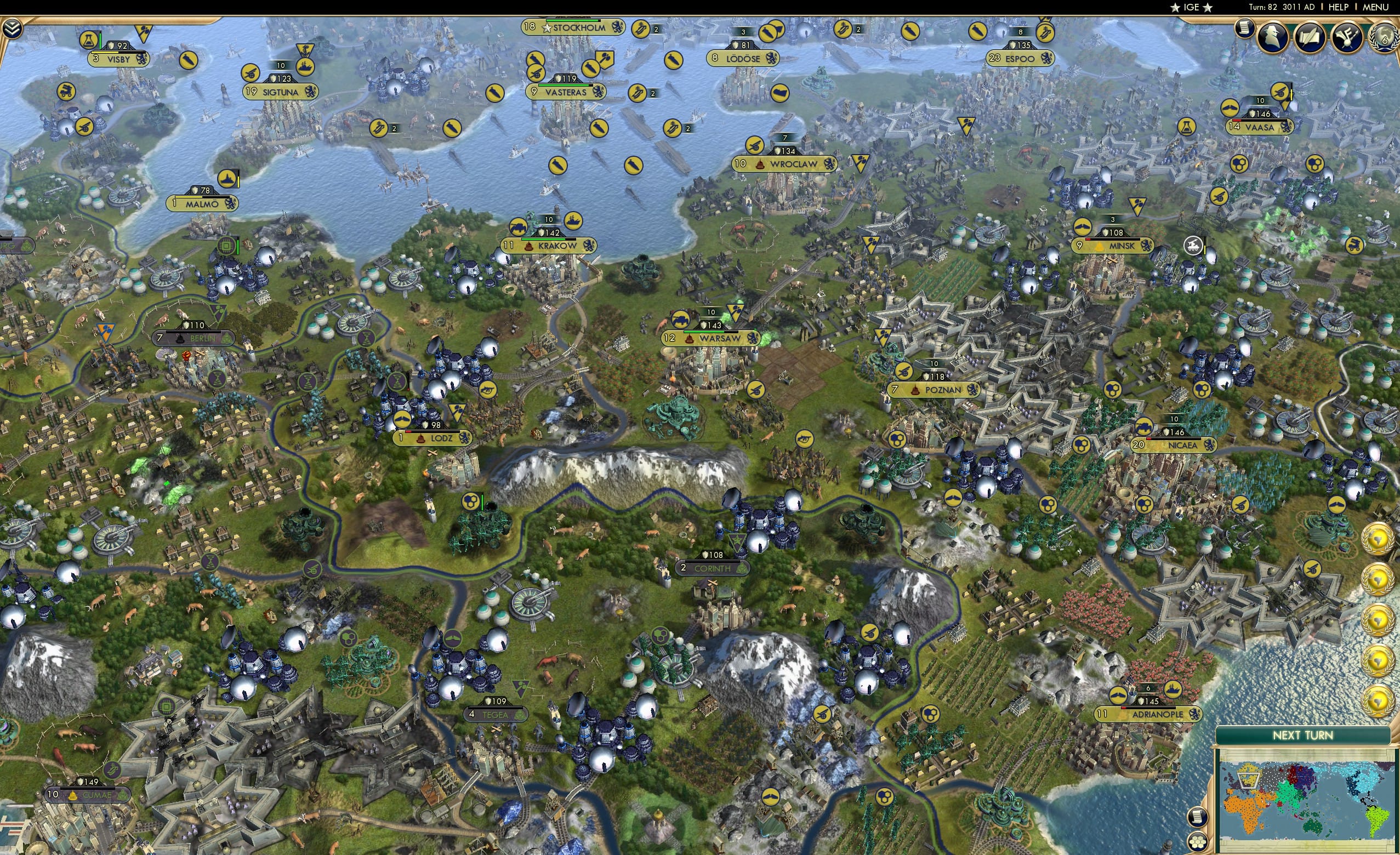This screenshot has width=1400, height=855.
Task: Click Krakow's green growth progress bar
Action: pyautogui.click(x=544, y=240)
